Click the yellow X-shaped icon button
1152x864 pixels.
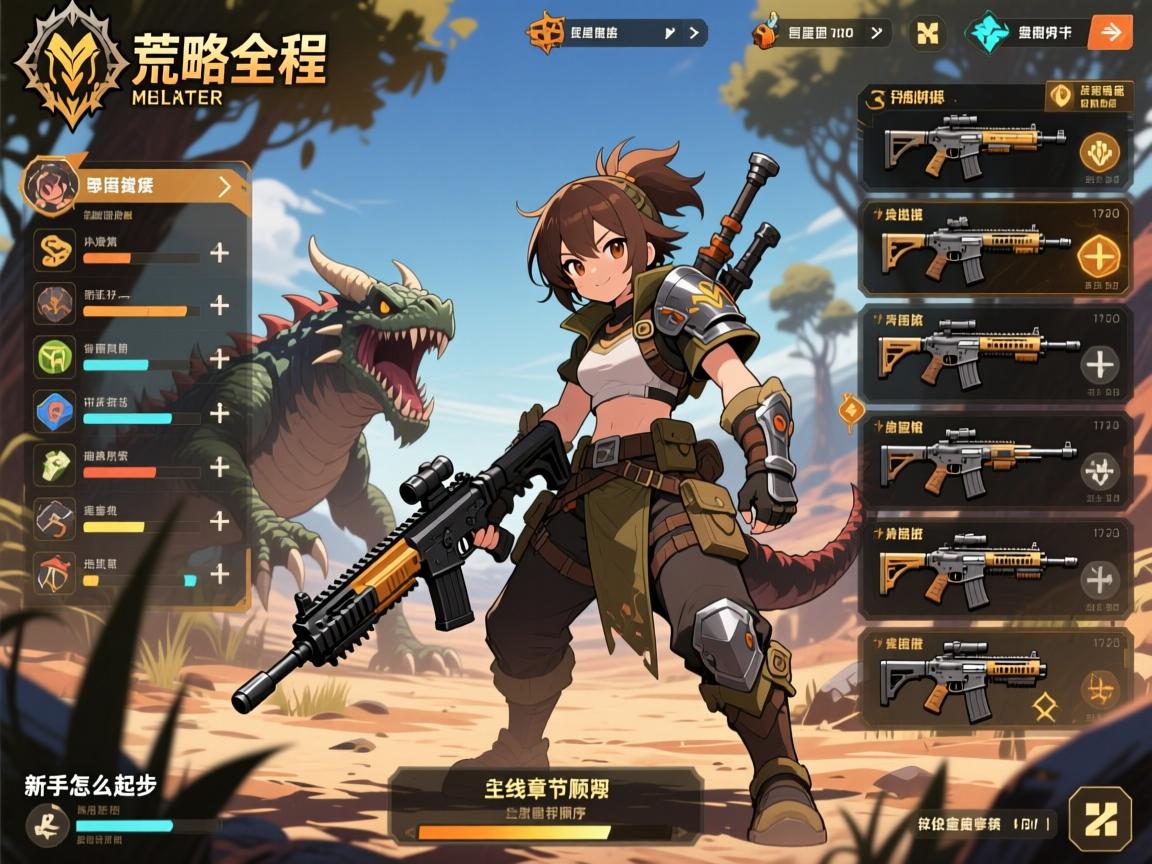tap(928, 33)
